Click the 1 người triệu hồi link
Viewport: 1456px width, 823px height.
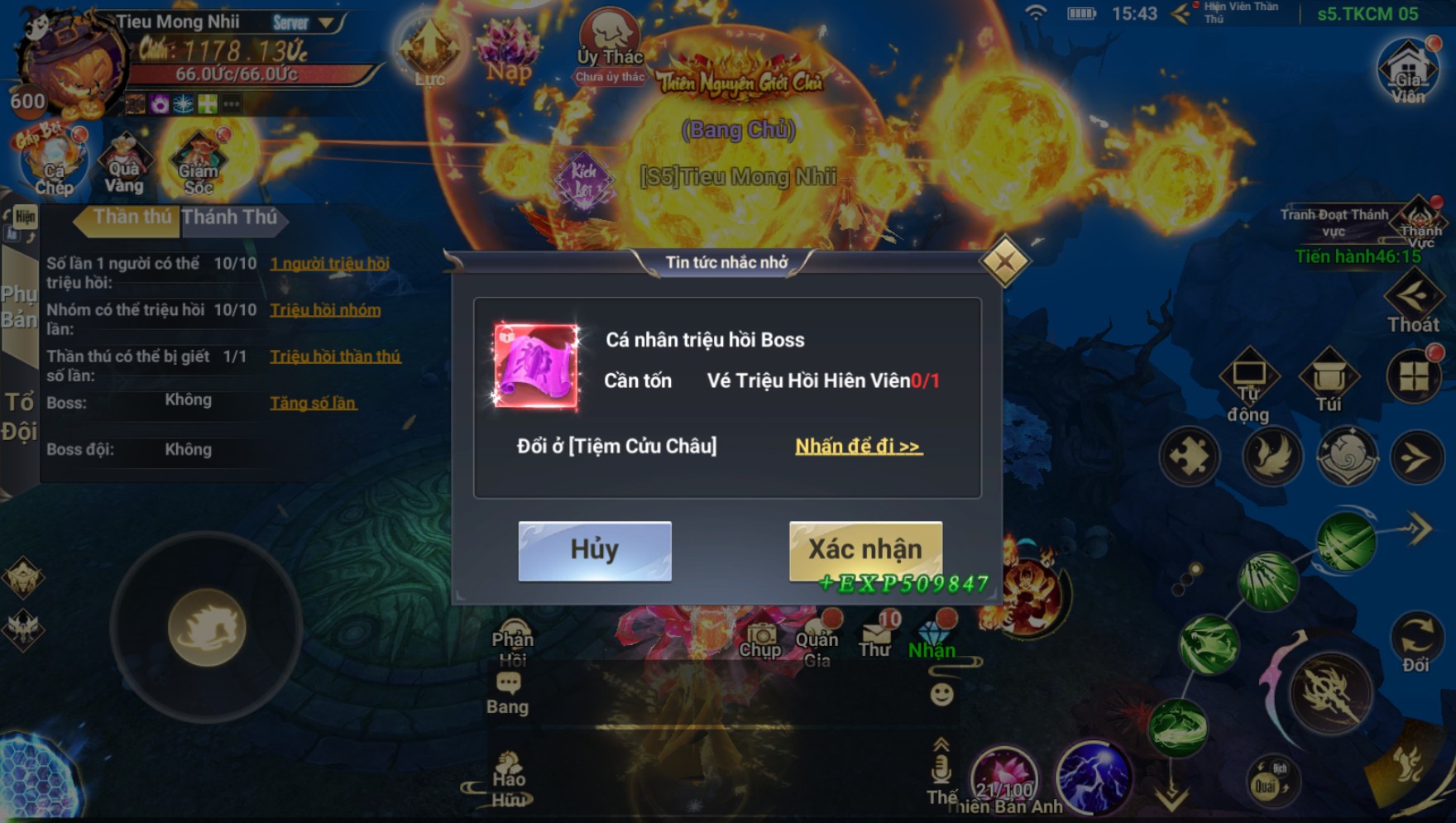coord(329,264)
